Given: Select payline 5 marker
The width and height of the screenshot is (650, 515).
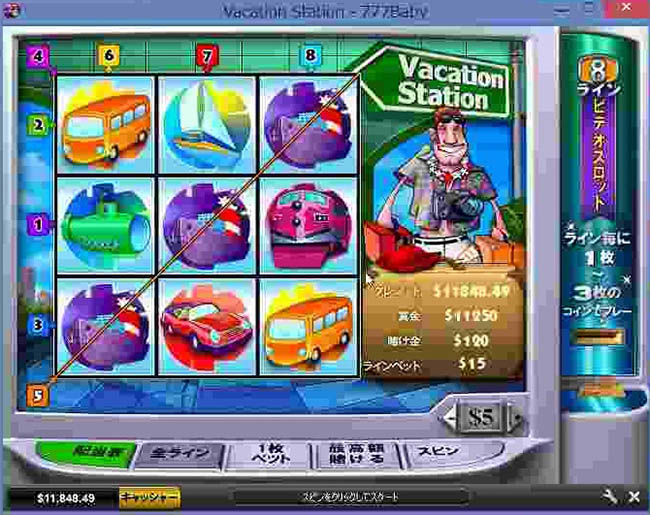Looking at the screenshot, I should pyautogui.click(x=38, y=395).
